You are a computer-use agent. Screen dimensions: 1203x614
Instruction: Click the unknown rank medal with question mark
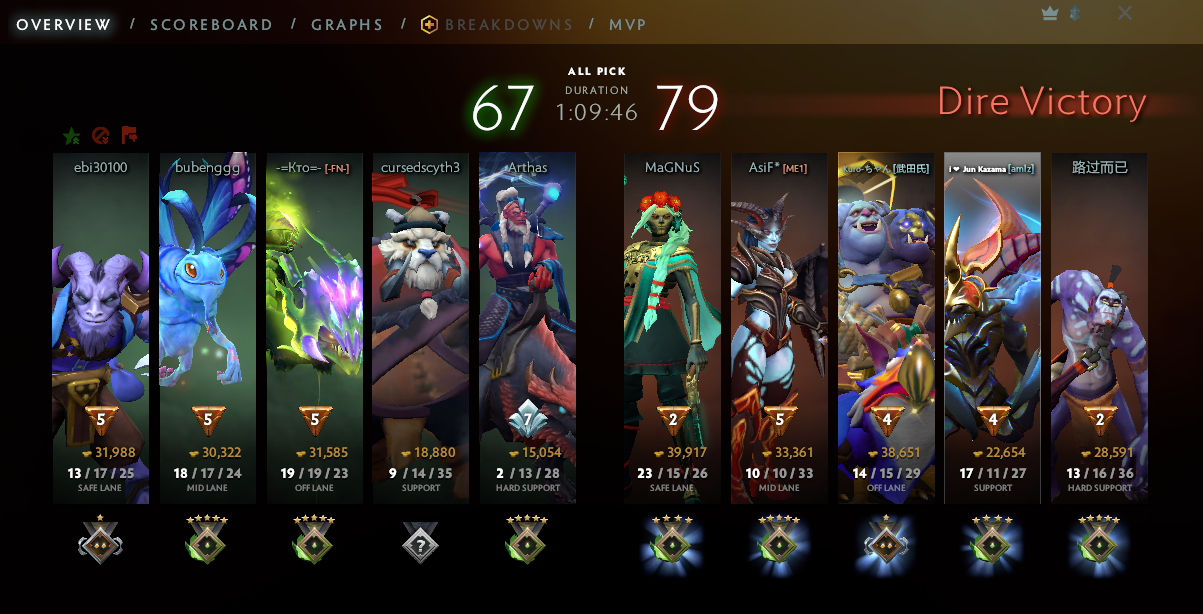(x=420, y=543)
